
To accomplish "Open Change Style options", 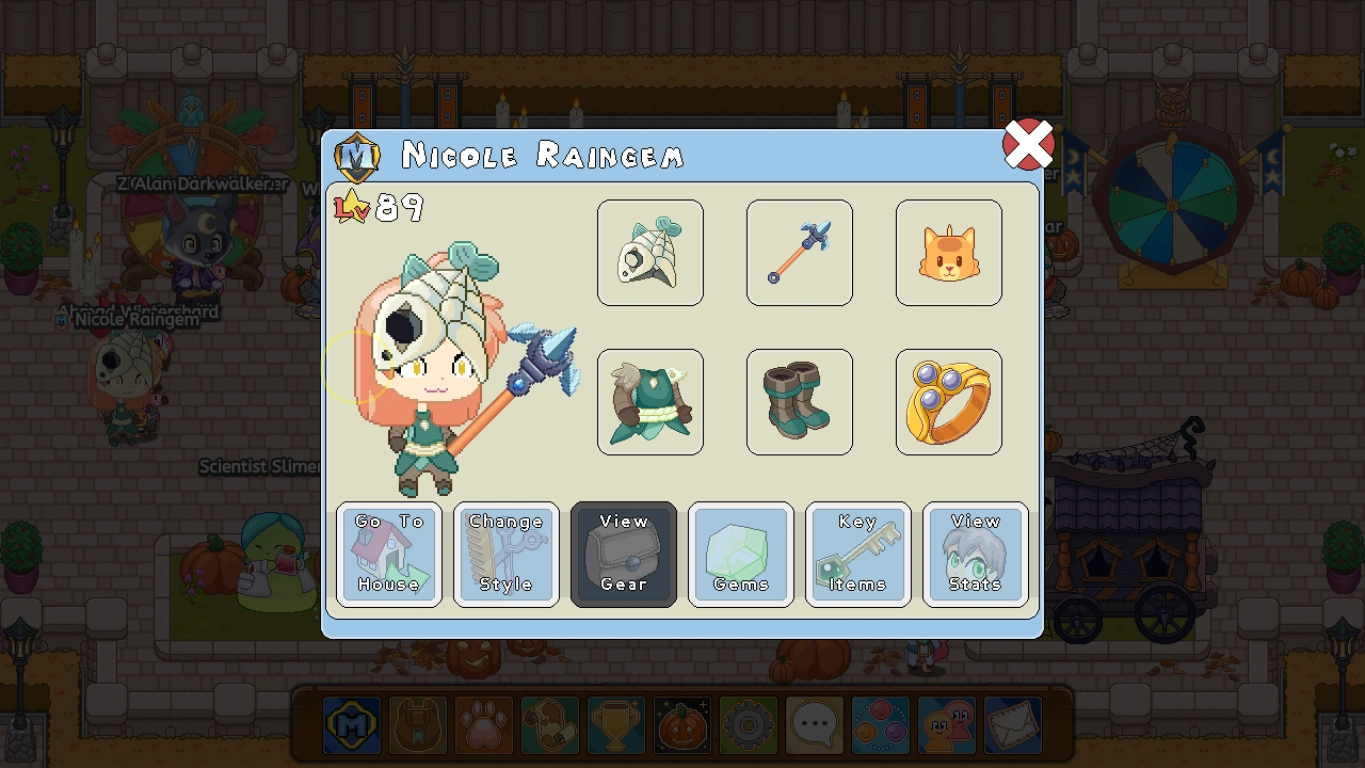I will tap(506, 555).
